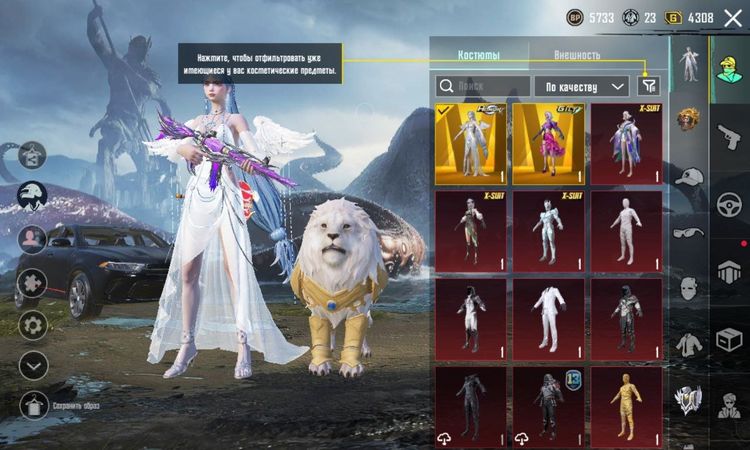Close the wardrobe screen
The height and width of the screenshot is (450, 750).
733,17
